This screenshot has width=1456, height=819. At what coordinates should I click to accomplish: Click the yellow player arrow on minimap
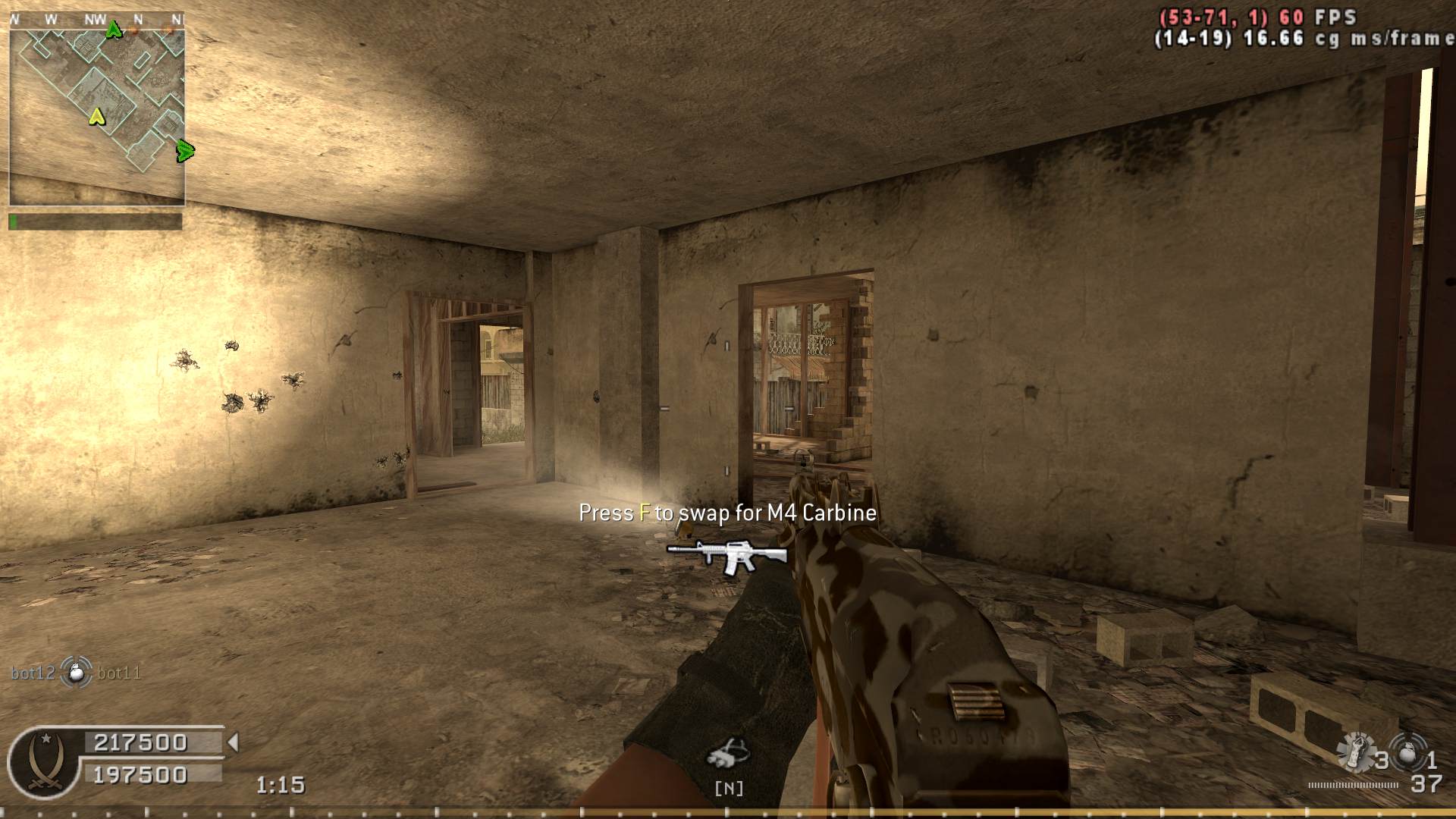(96, 117)
